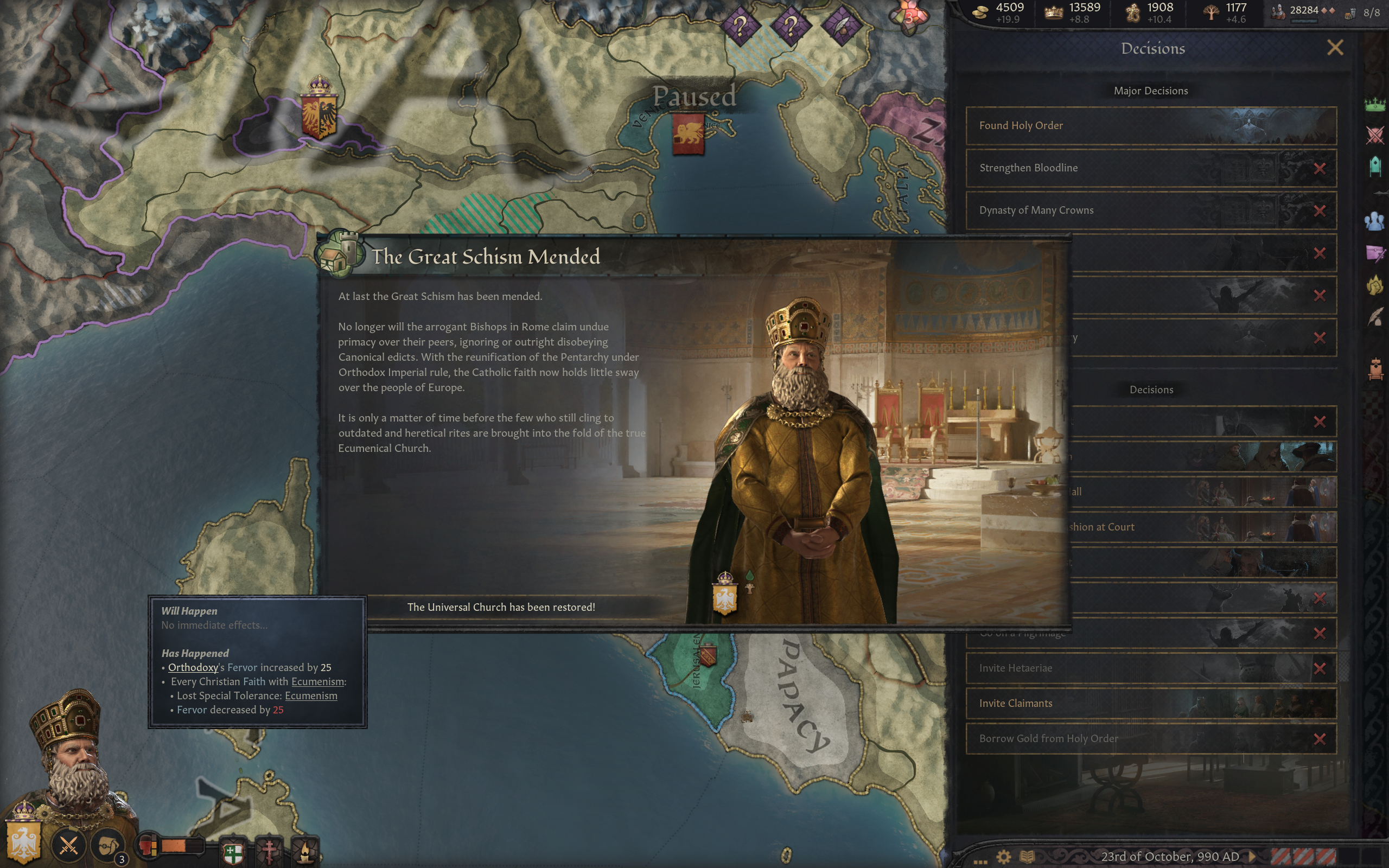The width and height of the screenshot is (1389, 868).
Task: Click the gear settings icon
Action: tap(1003, 857)
